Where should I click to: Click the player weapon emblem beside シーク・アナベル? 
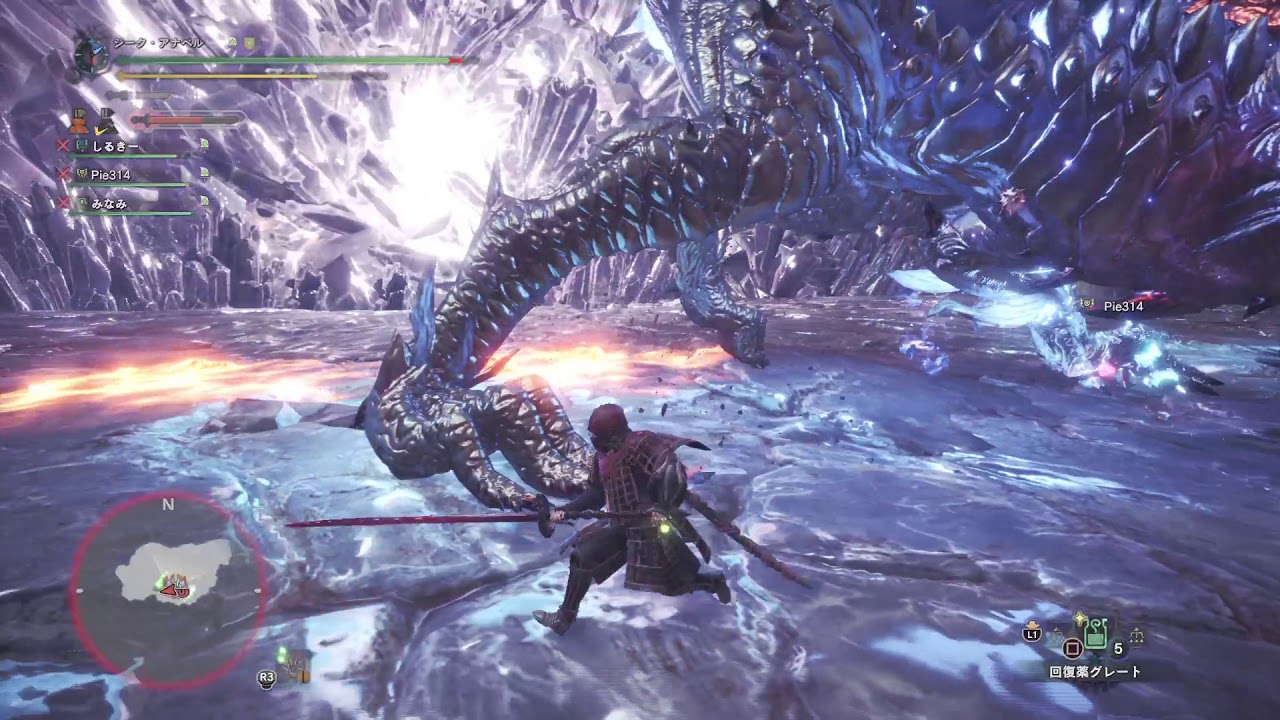click(x=91, y=53)
